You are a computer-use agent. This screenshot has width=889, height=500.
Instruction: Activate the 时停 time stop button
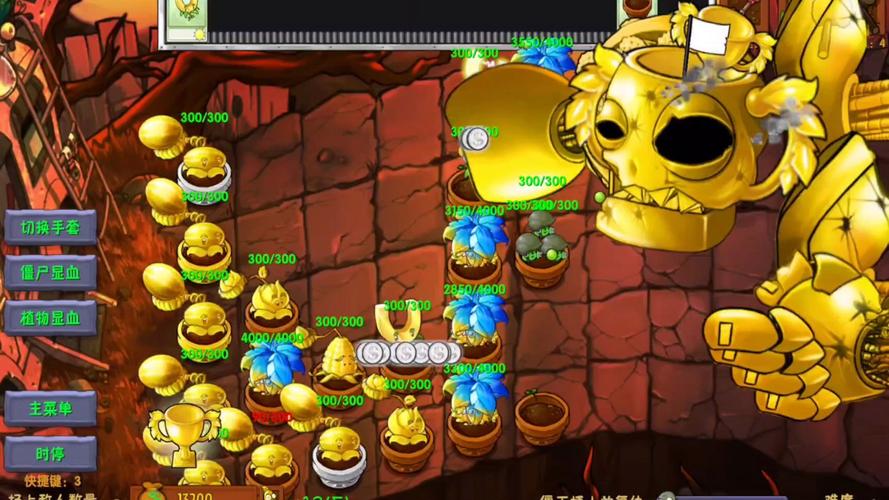click(x=51, y=453)
